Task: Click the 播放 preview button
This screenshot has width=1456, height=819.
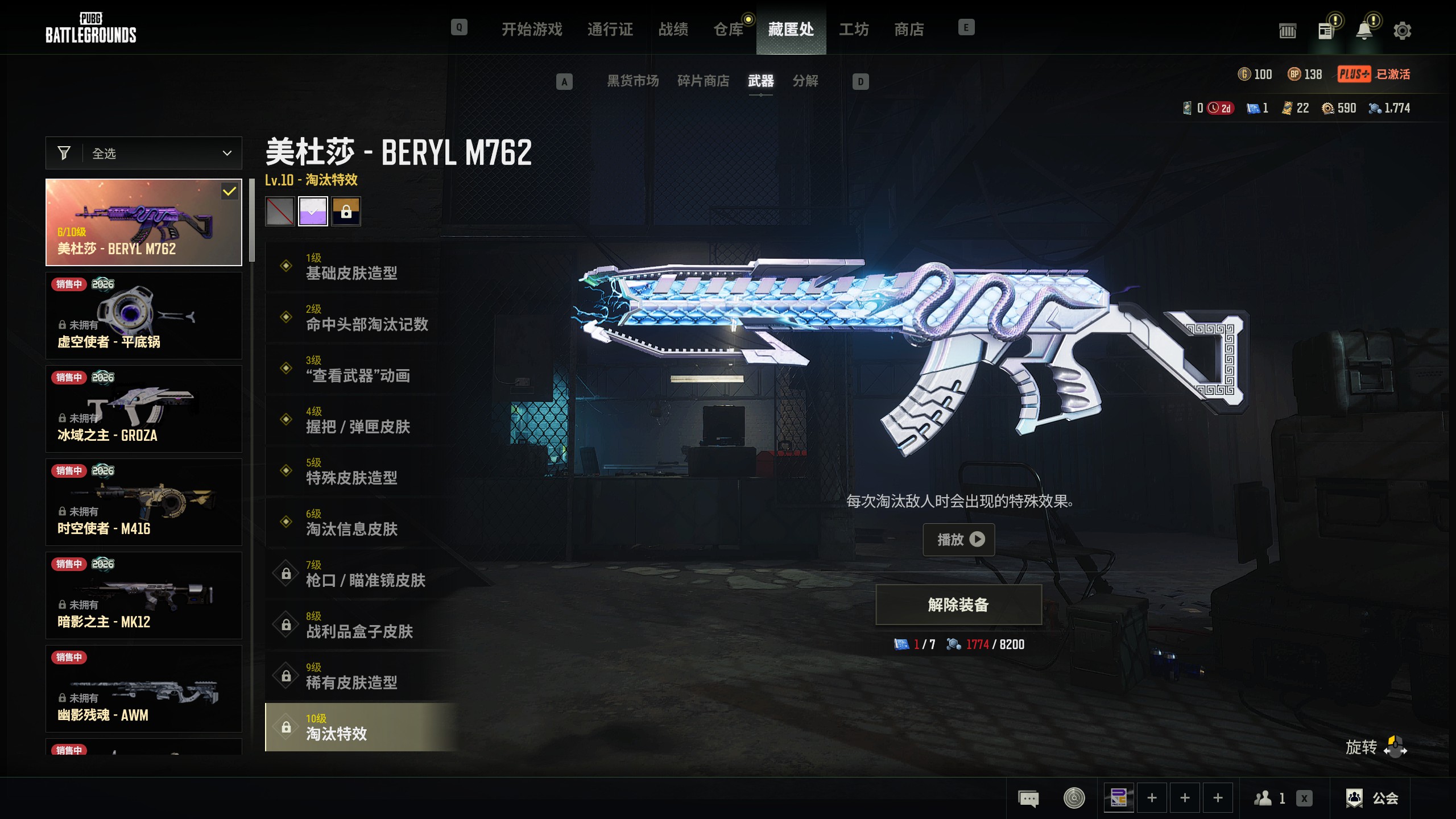Action: click(x=959, y=539)
